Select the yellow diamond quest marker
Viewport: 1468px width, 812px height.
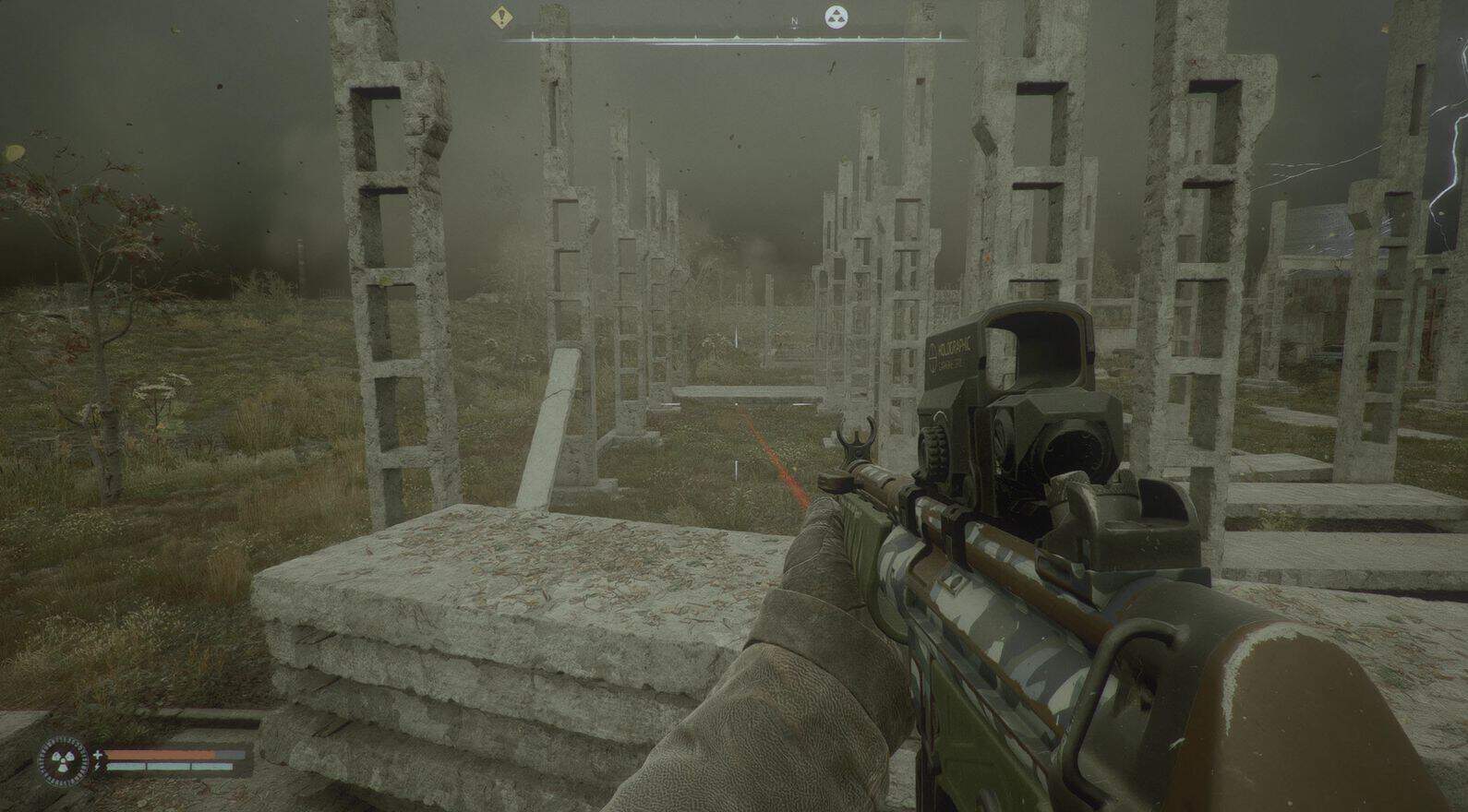pos(501,16)
